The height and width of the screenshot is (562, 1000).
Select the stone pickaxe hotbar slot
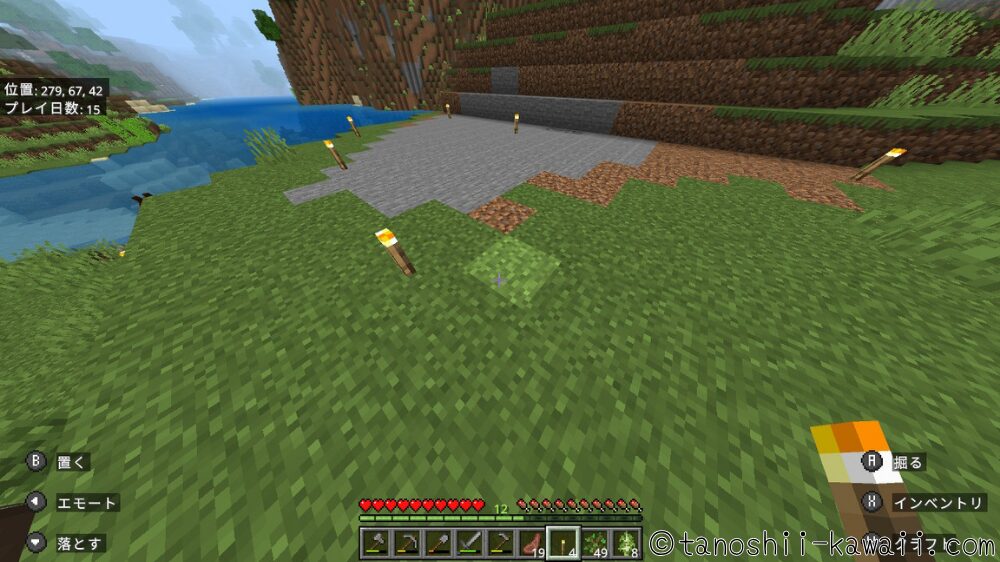pos(407,543)
